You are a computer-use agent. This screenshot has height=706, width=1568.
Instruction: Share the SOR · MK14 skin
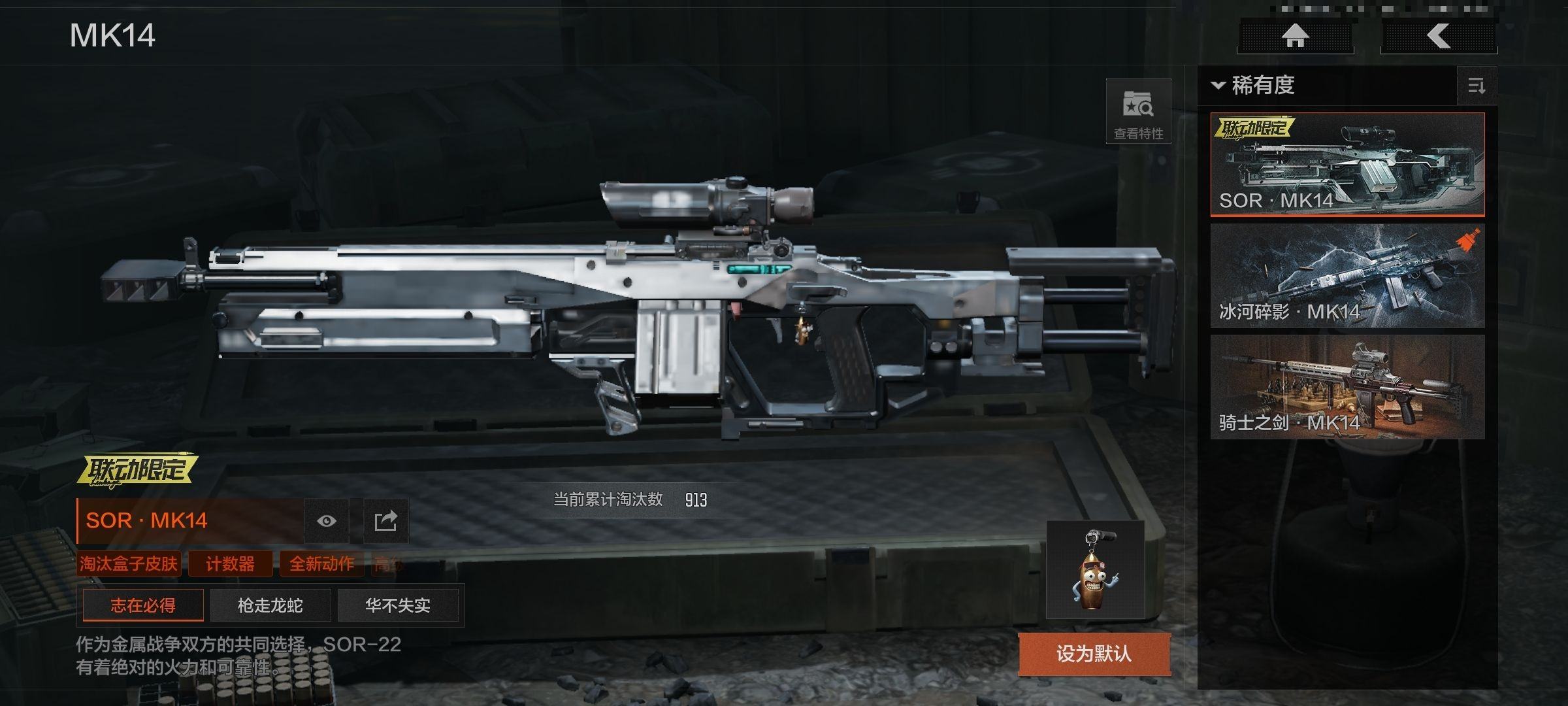click(385, 521)
